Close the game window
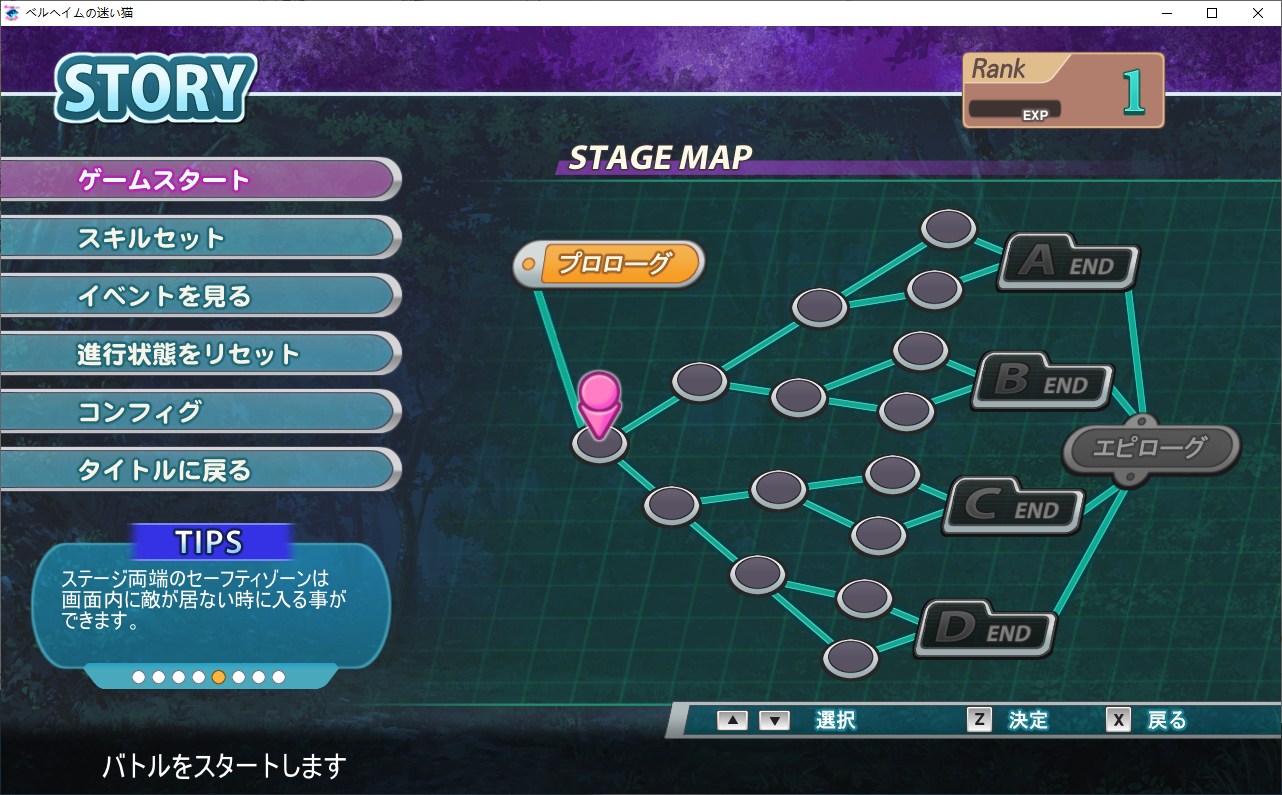The image size is (1282, 795). [1257, 13]
